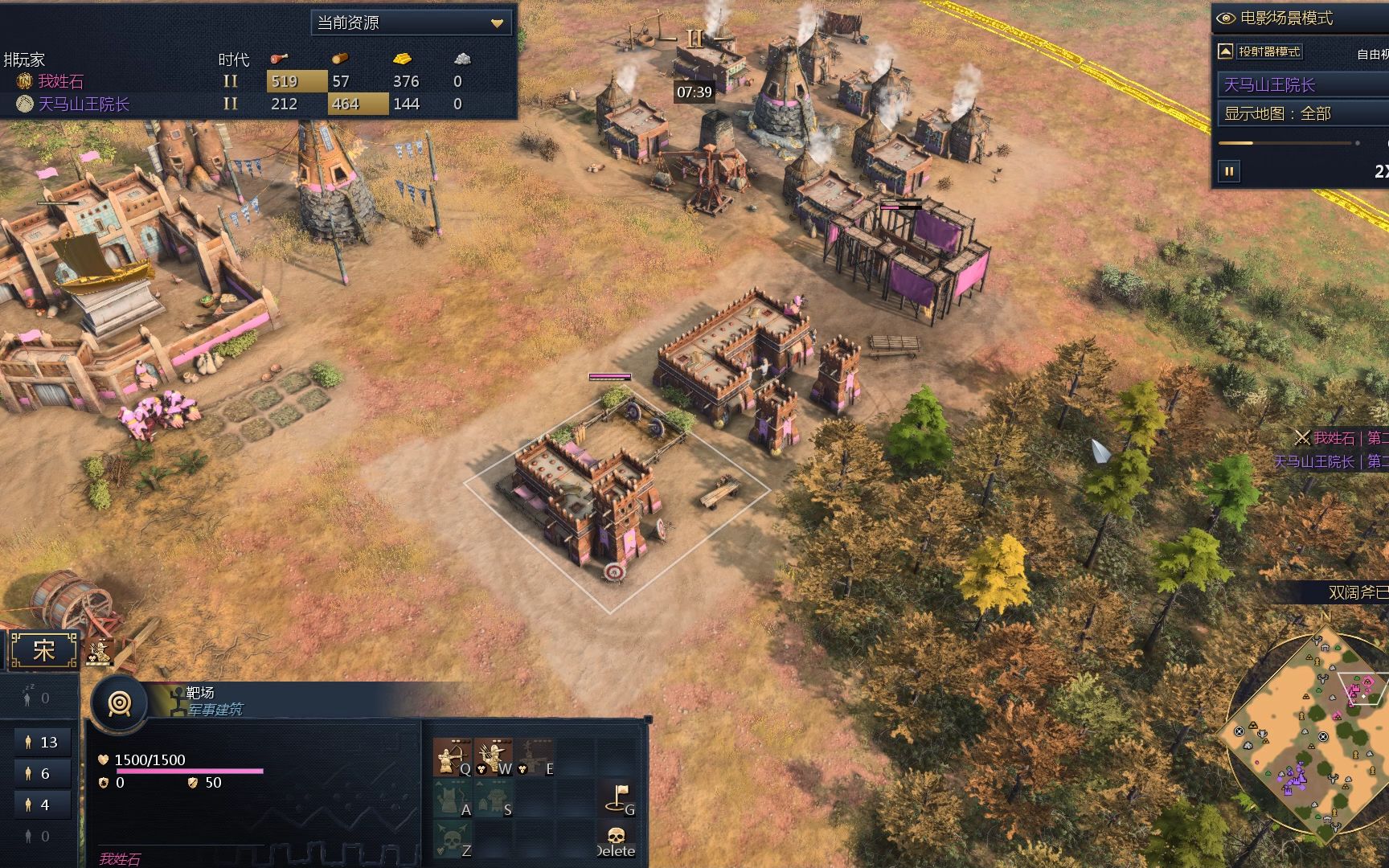Open the 天马山王院长 player view dropdown
Image resolution: width=1389 pixels, height=868 pixels.
click(x=1302, y=84)
